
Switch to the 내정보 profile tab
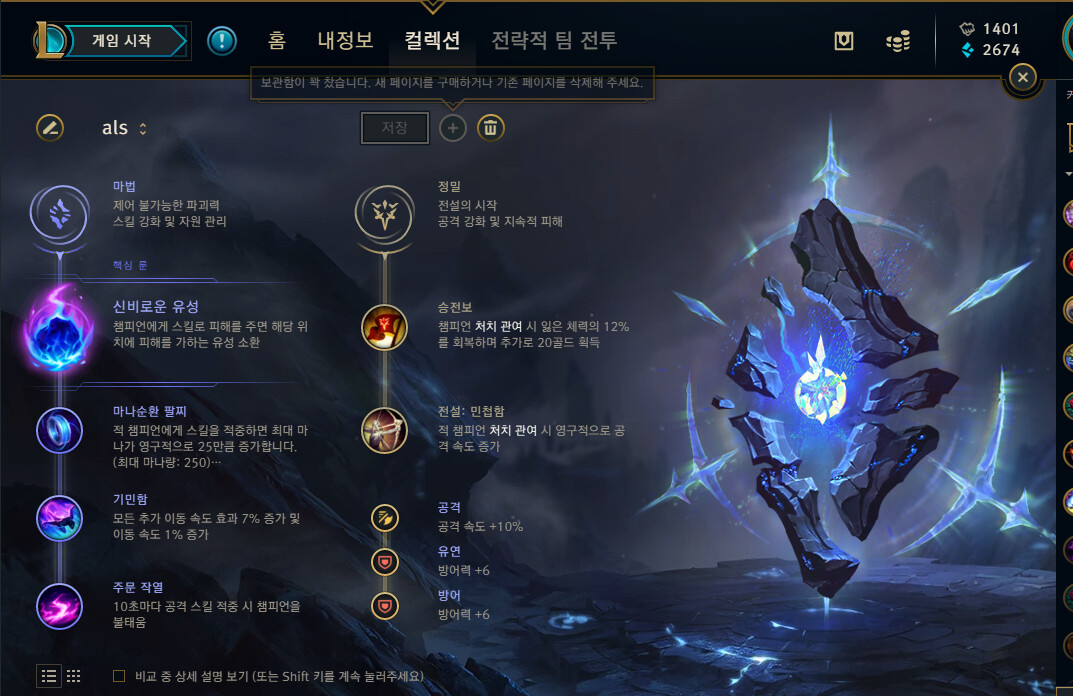(345, 41)
